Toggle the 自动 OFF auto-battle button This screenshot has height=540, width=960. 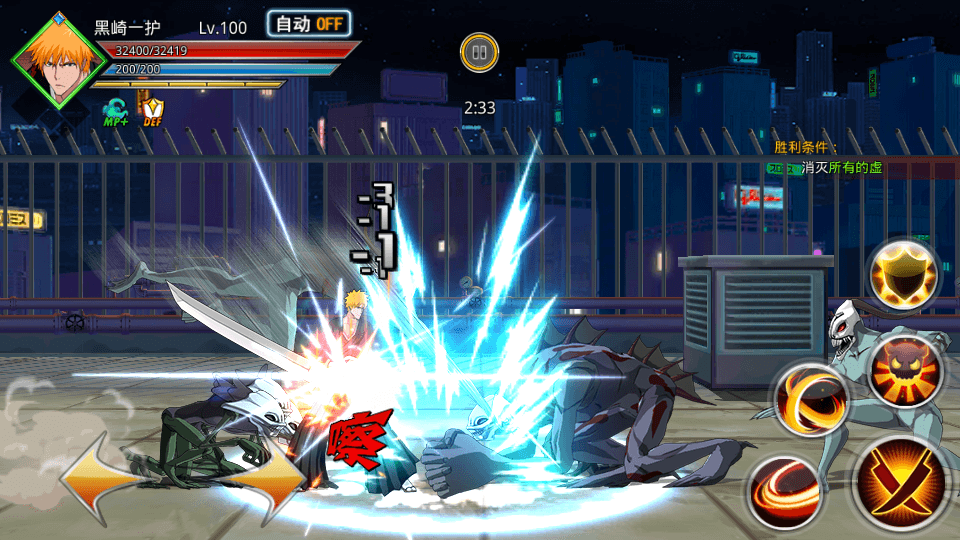click(309, 25)
